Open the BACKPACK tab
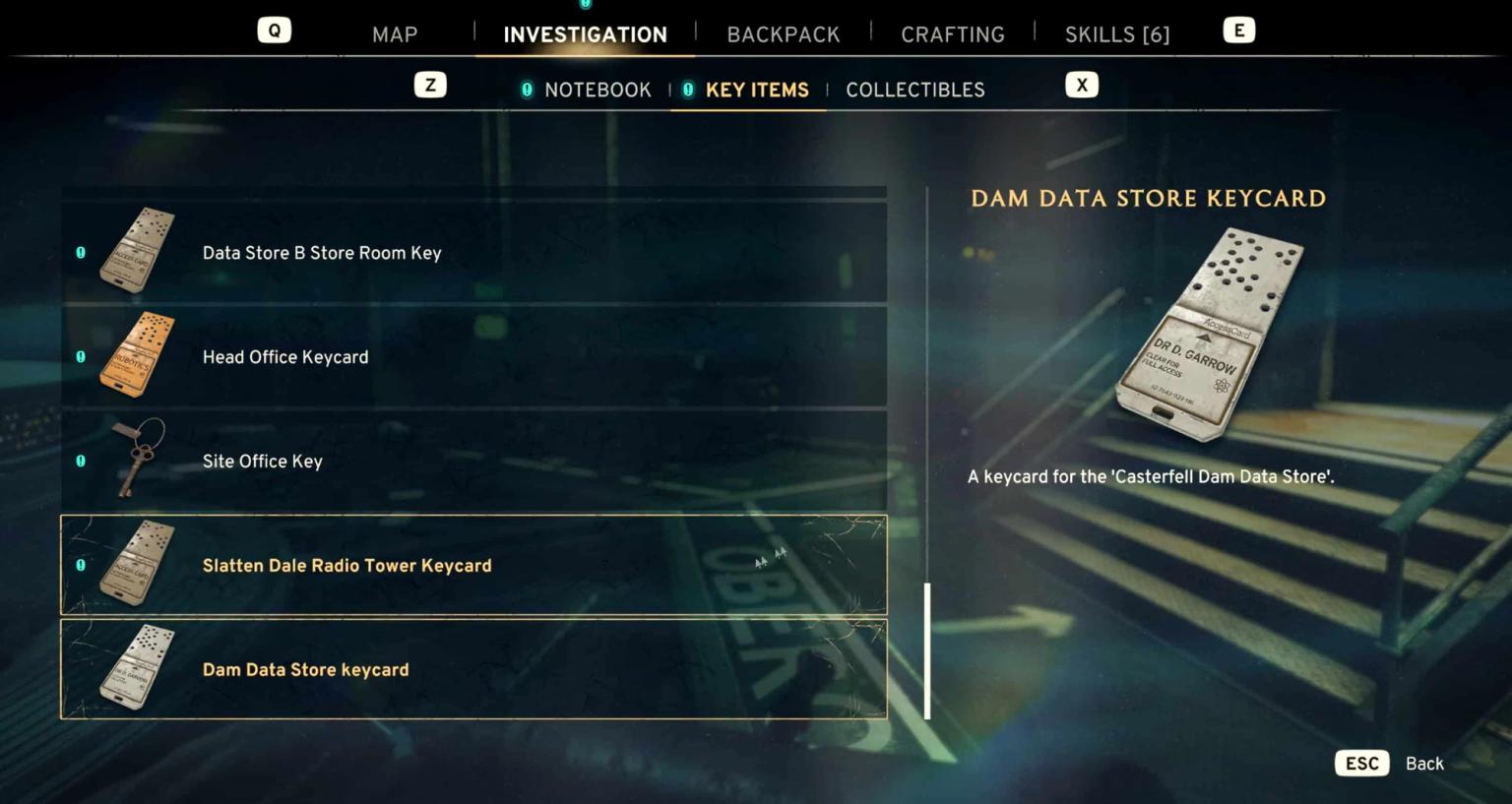 [784, 33]
